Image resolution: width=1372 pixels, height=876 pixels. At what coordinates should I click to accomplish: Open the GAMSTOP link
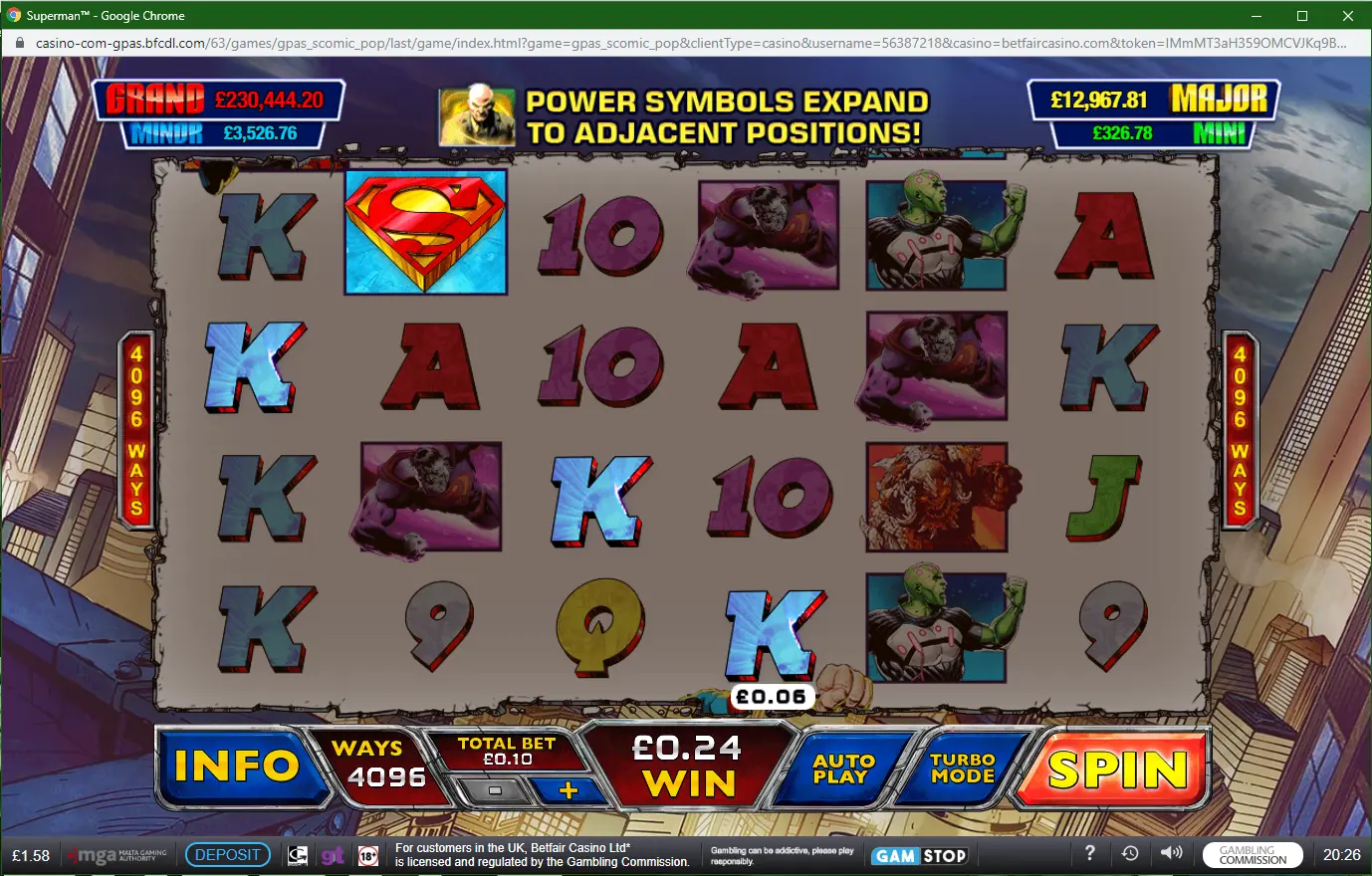click(920, 856)
